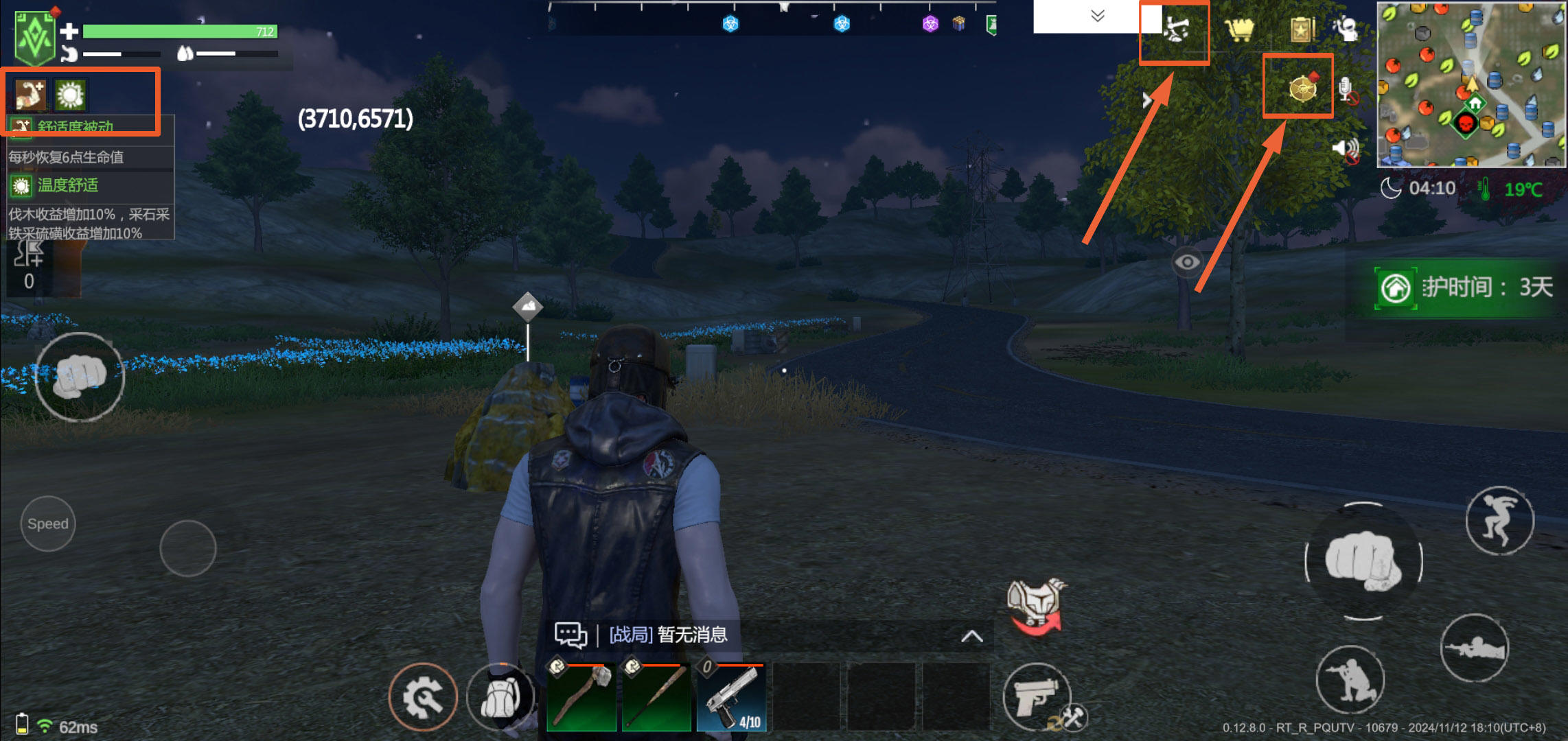Activate the jump button
Image resolution: width=1568 pixels, height=741 pixels.
pos(1499,521)
